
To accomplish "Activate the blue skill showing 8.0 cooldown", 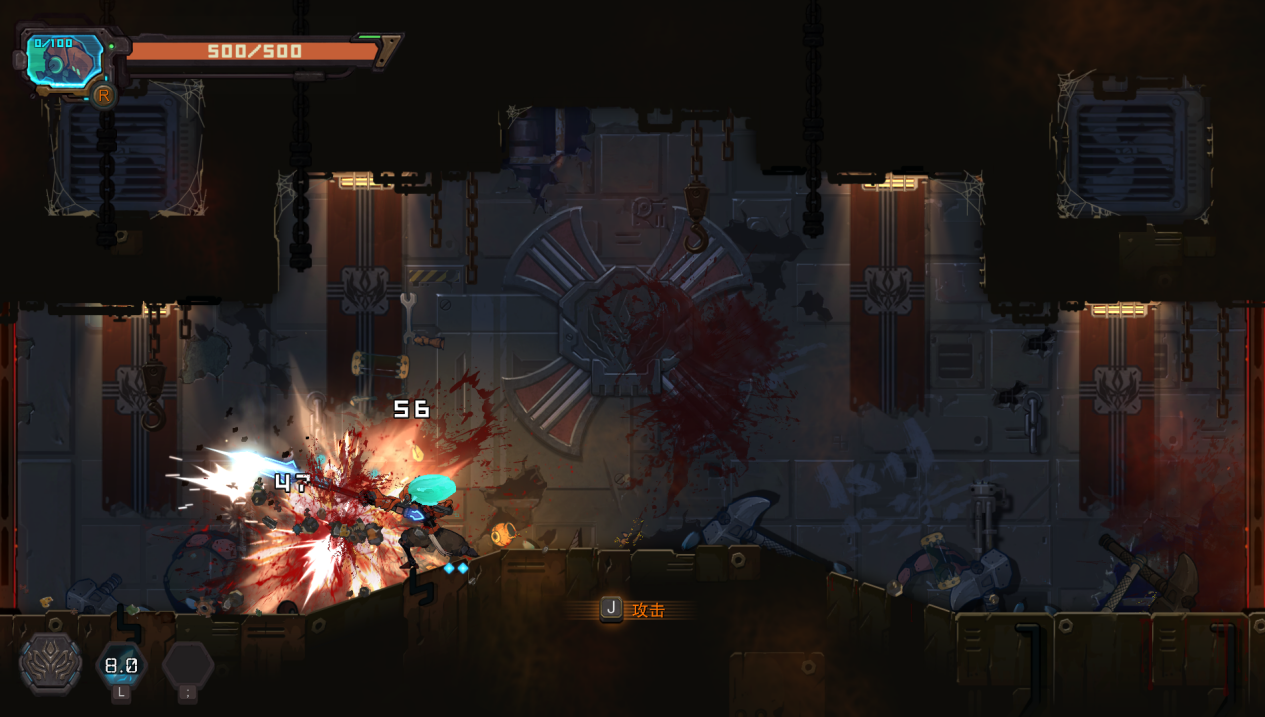I will [x=121, y=665].
